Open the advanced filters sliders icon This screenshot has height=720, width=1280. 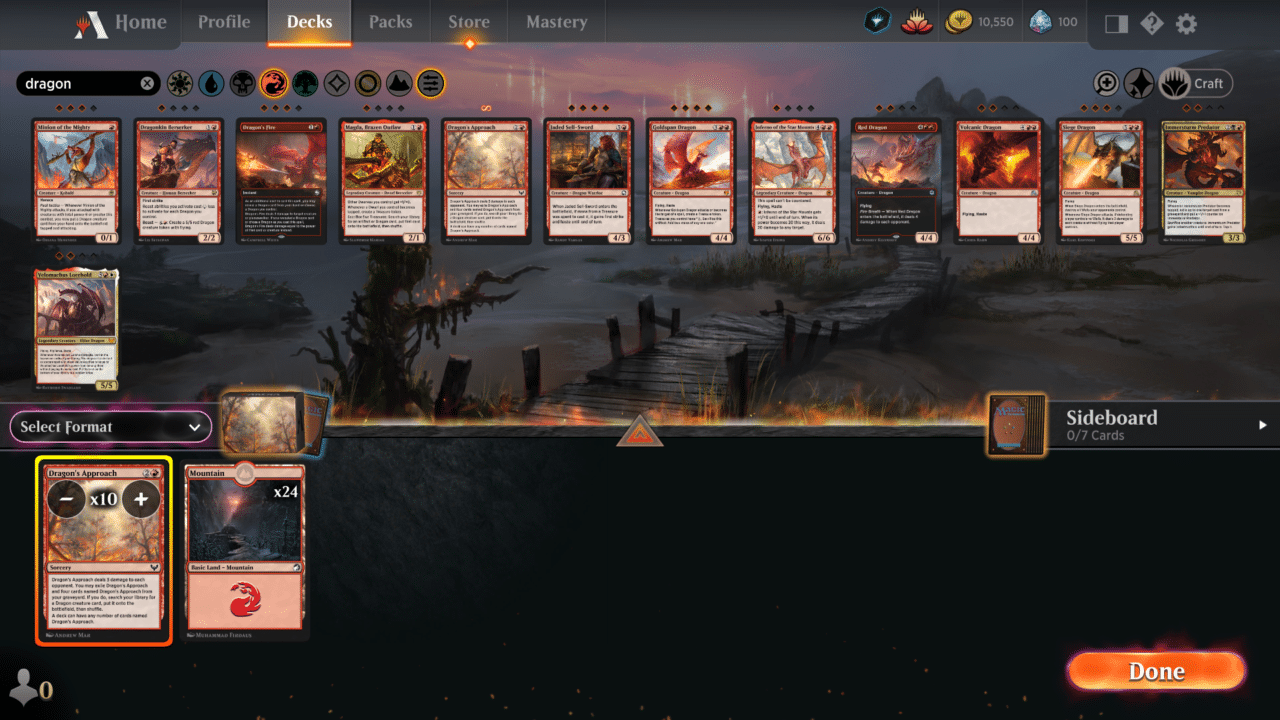[430, 83]
